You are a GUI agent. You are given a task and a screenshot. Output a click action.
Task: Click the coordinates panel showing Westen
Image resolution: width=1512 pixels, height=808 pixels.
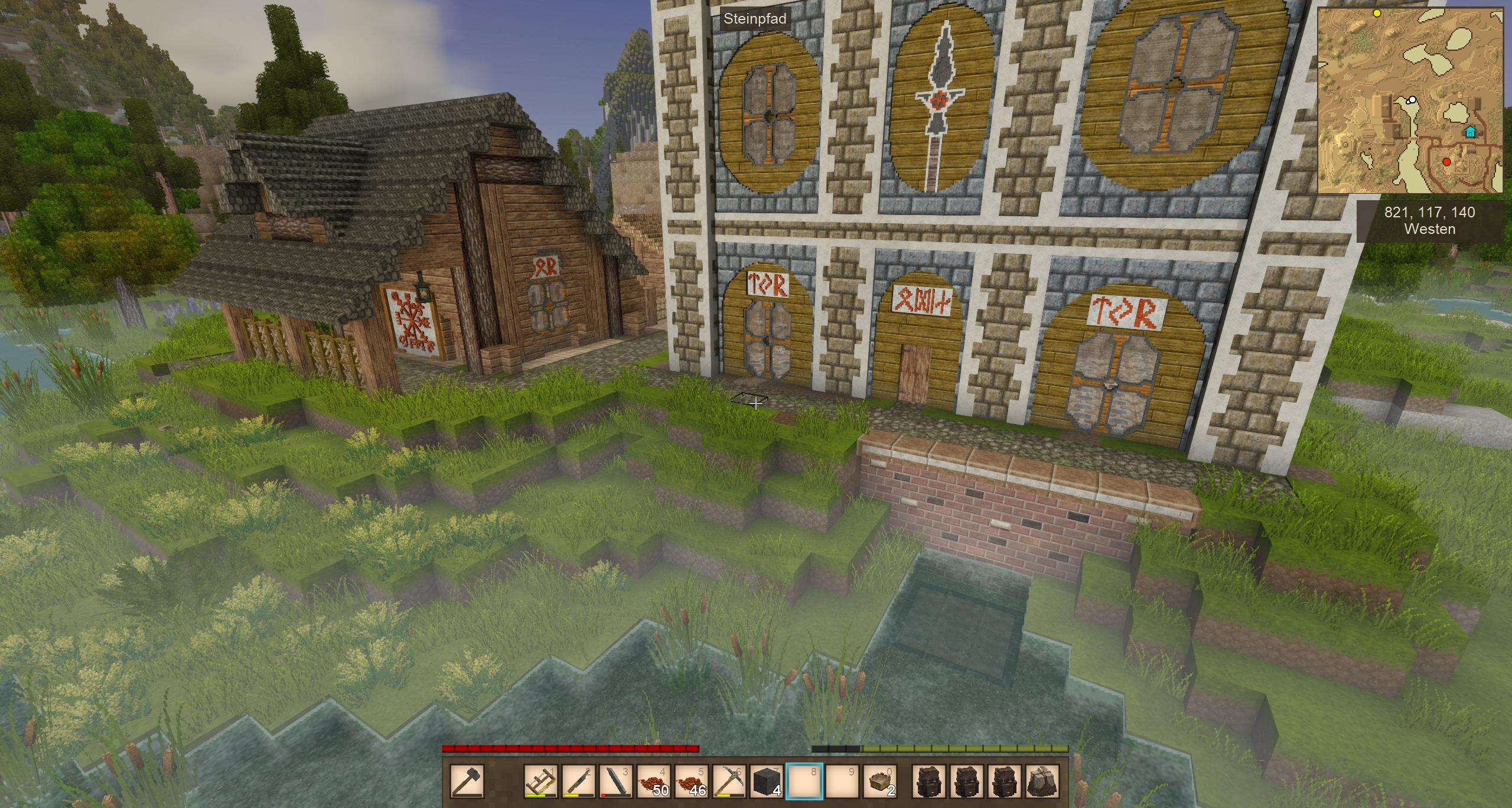click(x=1429, y=221)
